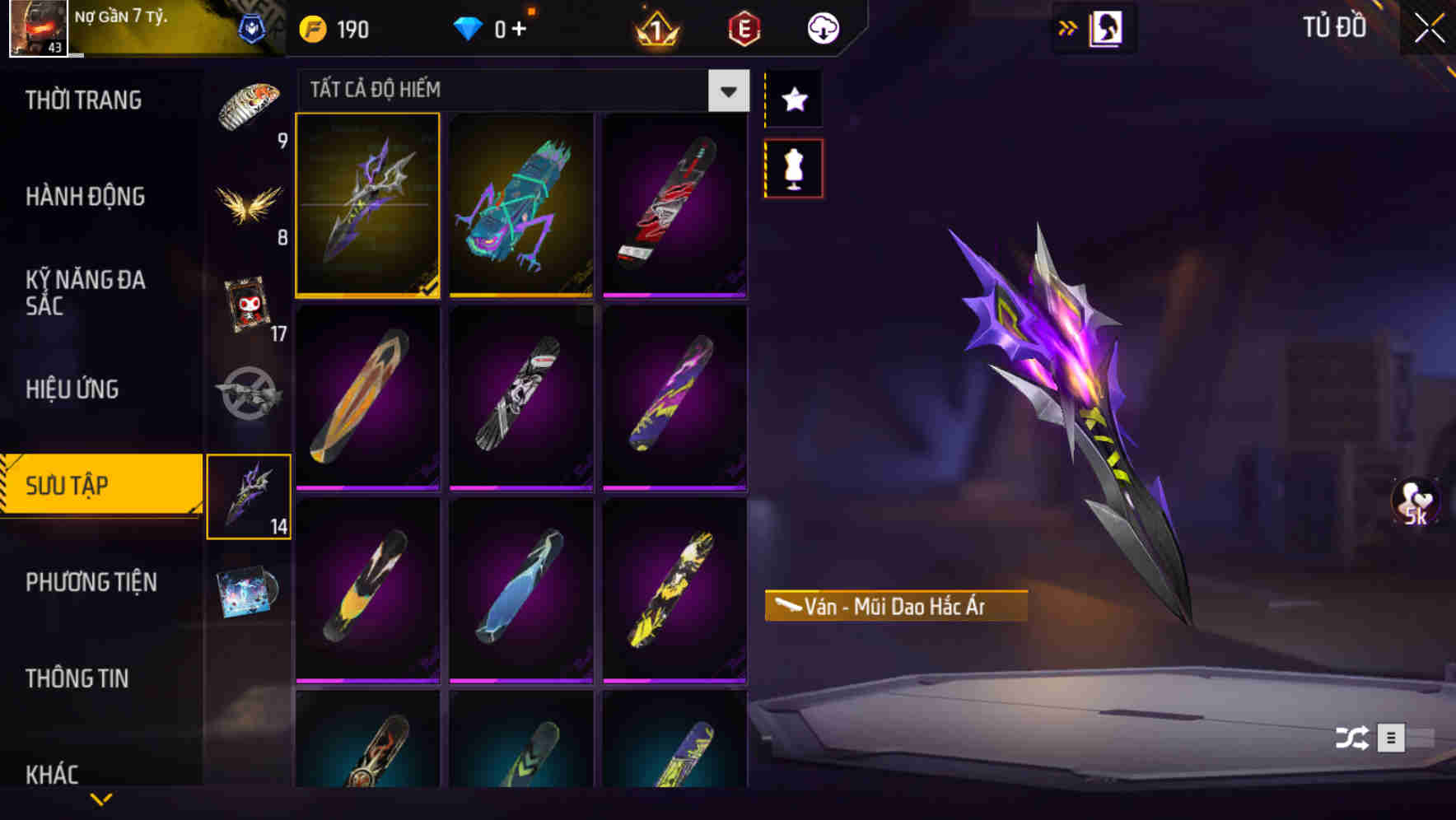The height and width of the screenshot is (820, 1456).
Task: Expand hidden sidebar sections via bottom chevron
Action: (100, 800)
